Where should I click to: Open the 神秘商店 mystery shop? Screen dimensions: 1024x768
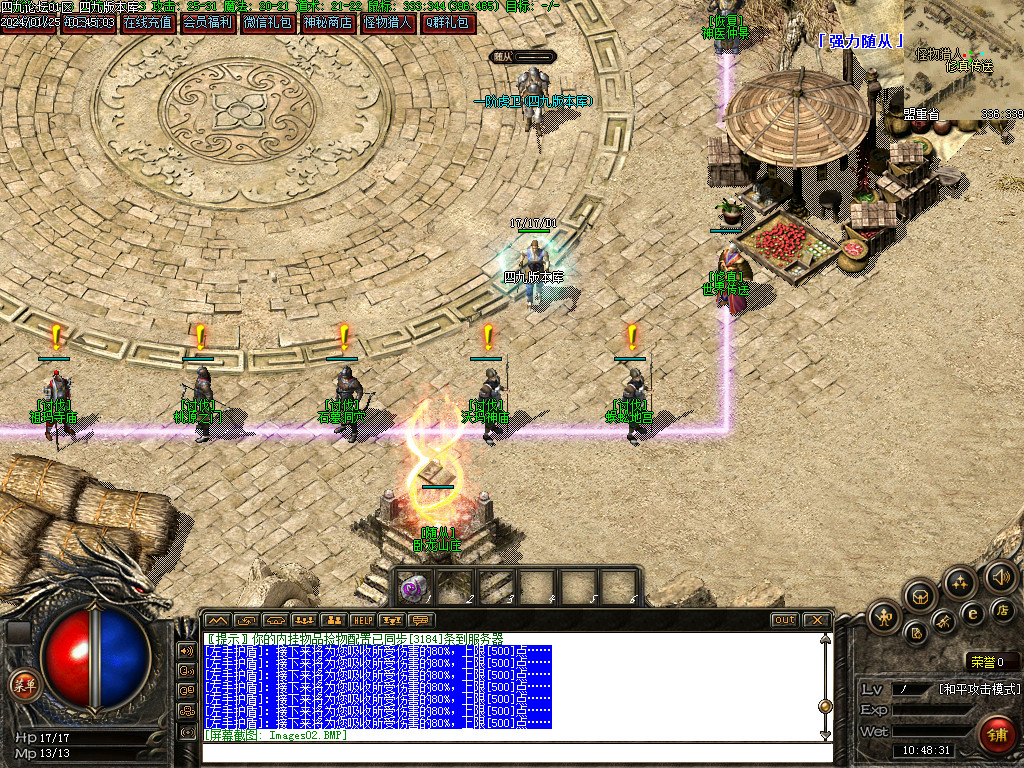tap(328, 22)
